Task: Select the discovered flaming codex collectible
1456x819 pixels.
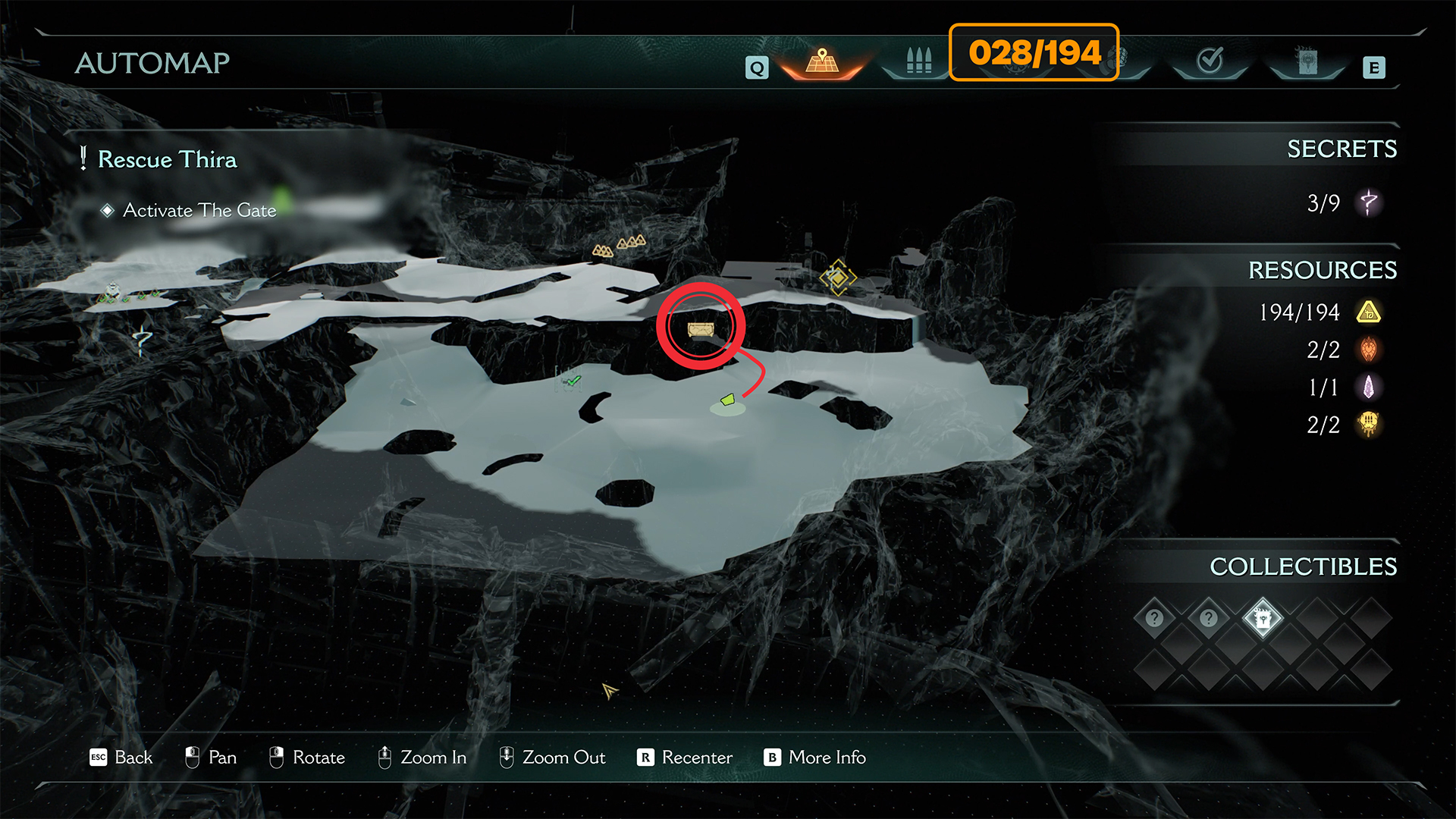Action: click(1263, 619)
